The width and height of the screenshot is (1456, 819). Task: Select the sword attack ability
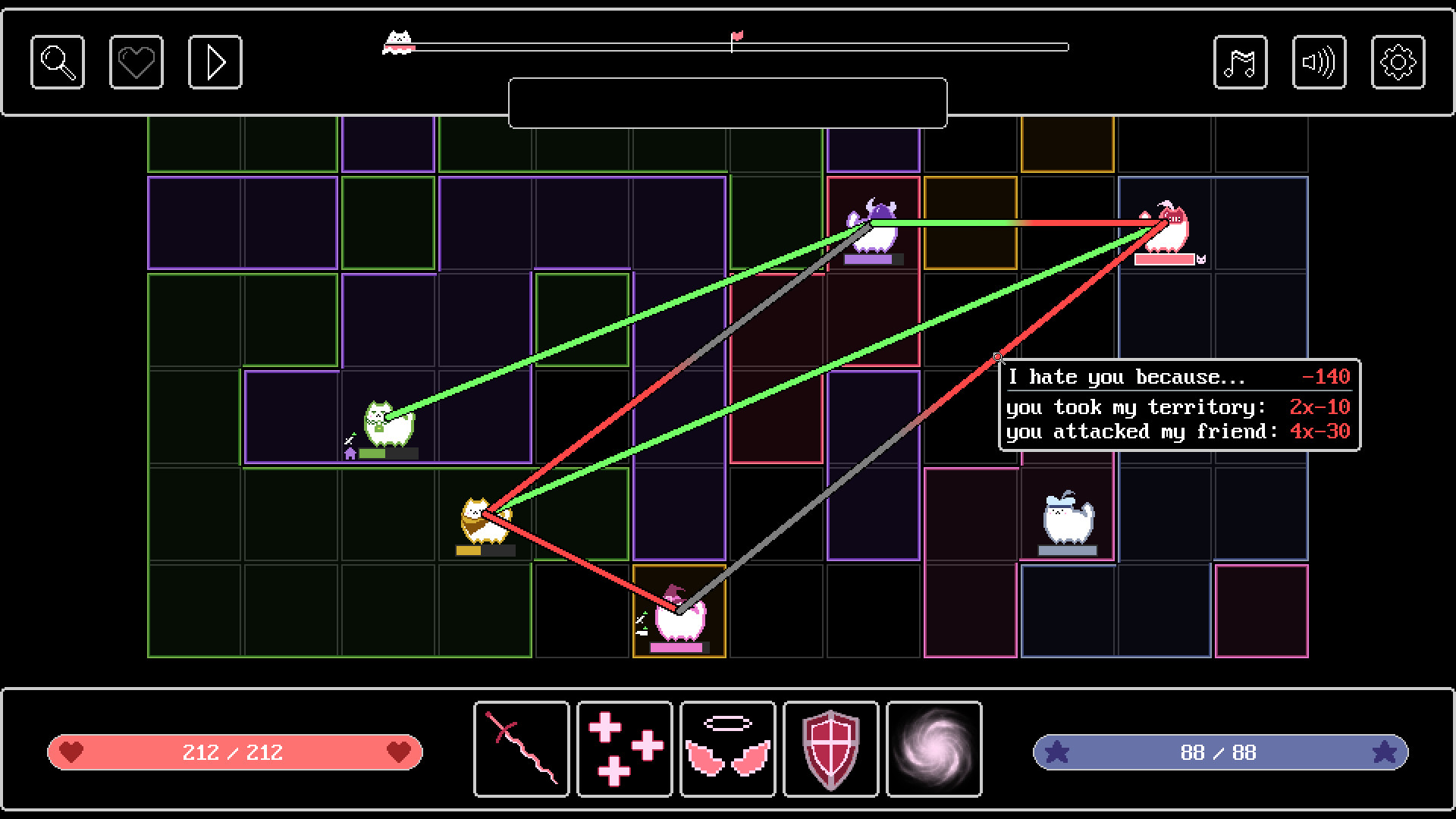click(x=521, y=751)
